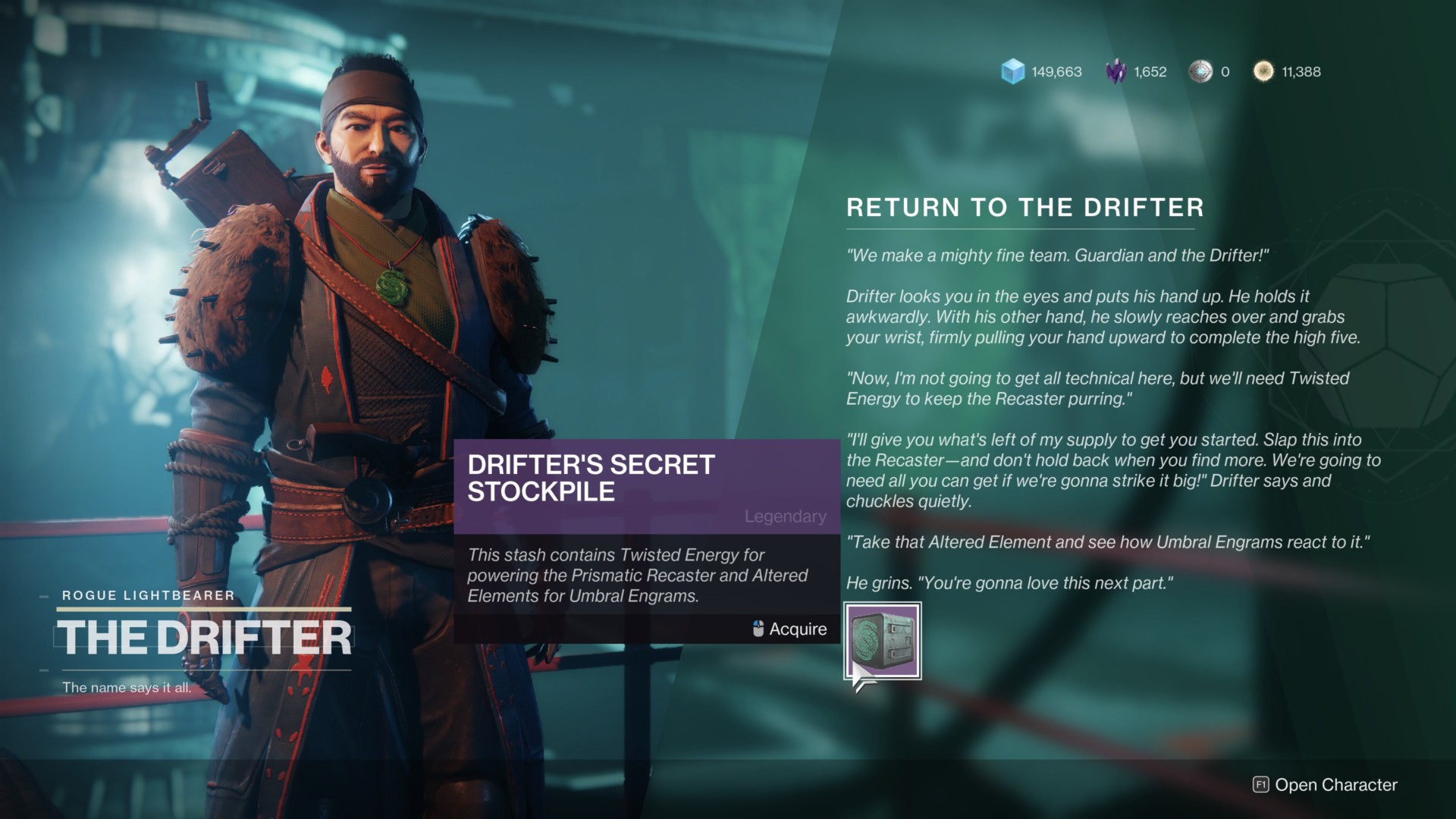Image resolution: width=1456 pixels, height=819 pixels.
Task: Acquire the Drifter's Secret Stockpile reward
Action: tap(883, 641)
